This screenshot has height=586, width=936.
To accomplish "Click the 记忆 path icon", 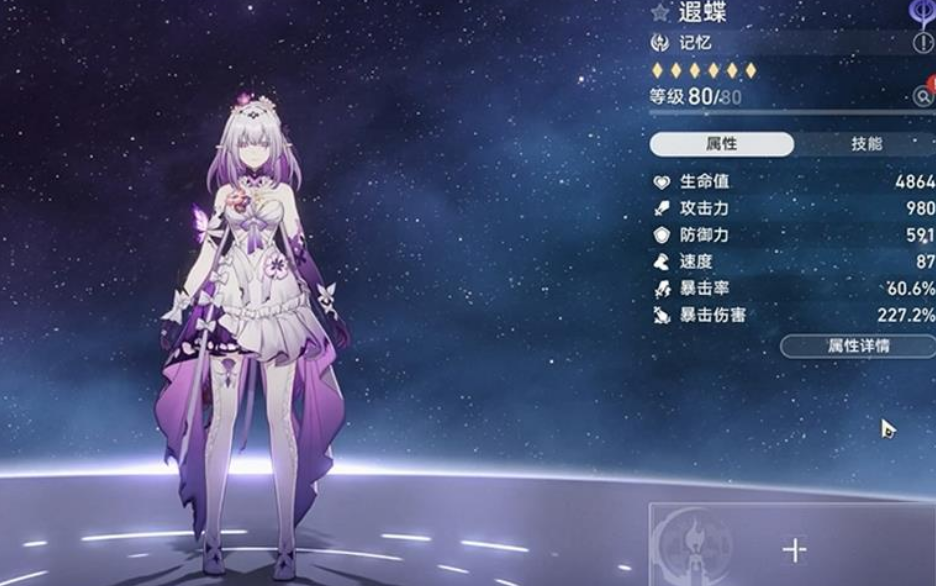I will coord(659,43).
